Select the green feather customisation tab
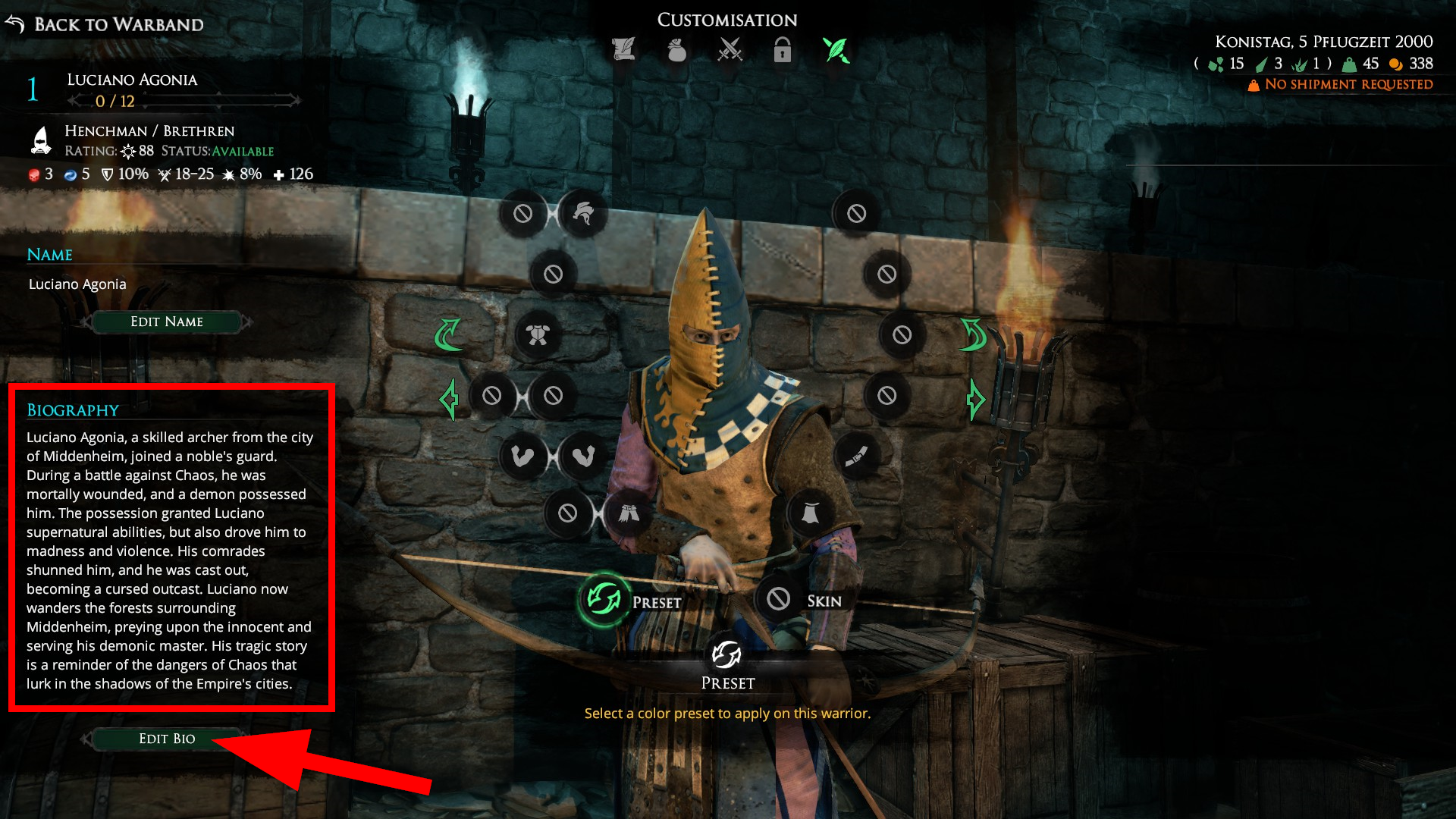 pyautogui.click(x=836, y=50)
